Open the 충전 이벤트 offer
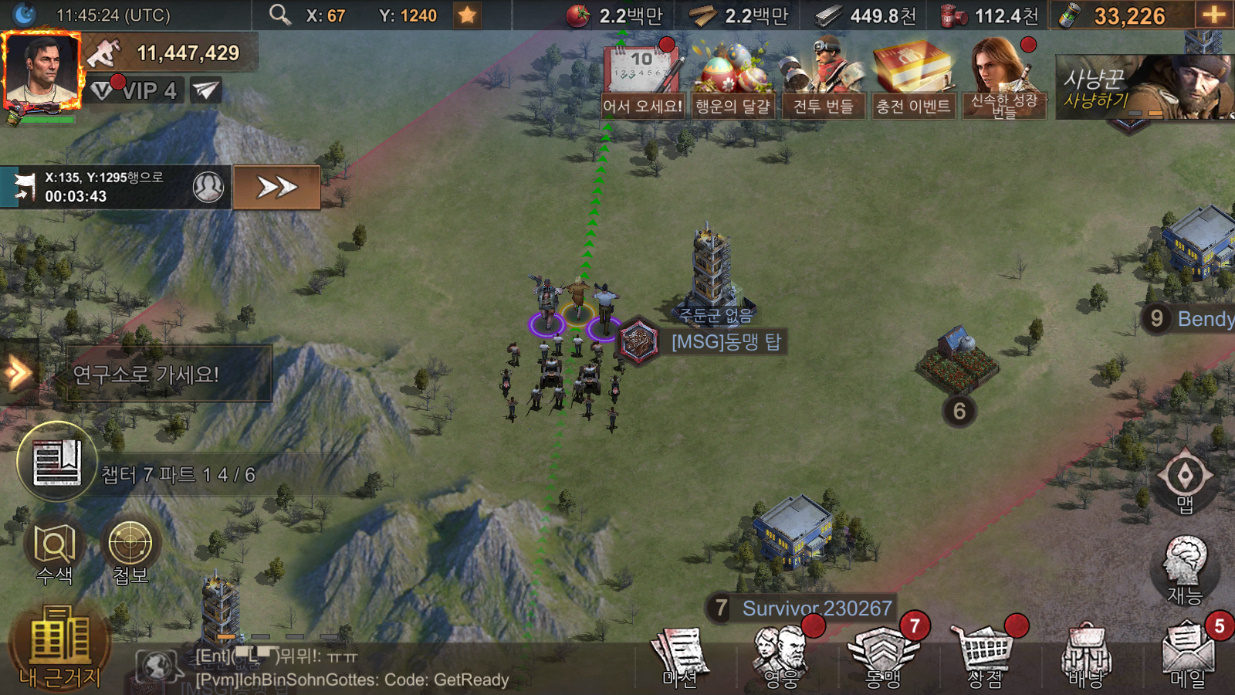The width and height of the screenshot is (1235, 695). 913,80
